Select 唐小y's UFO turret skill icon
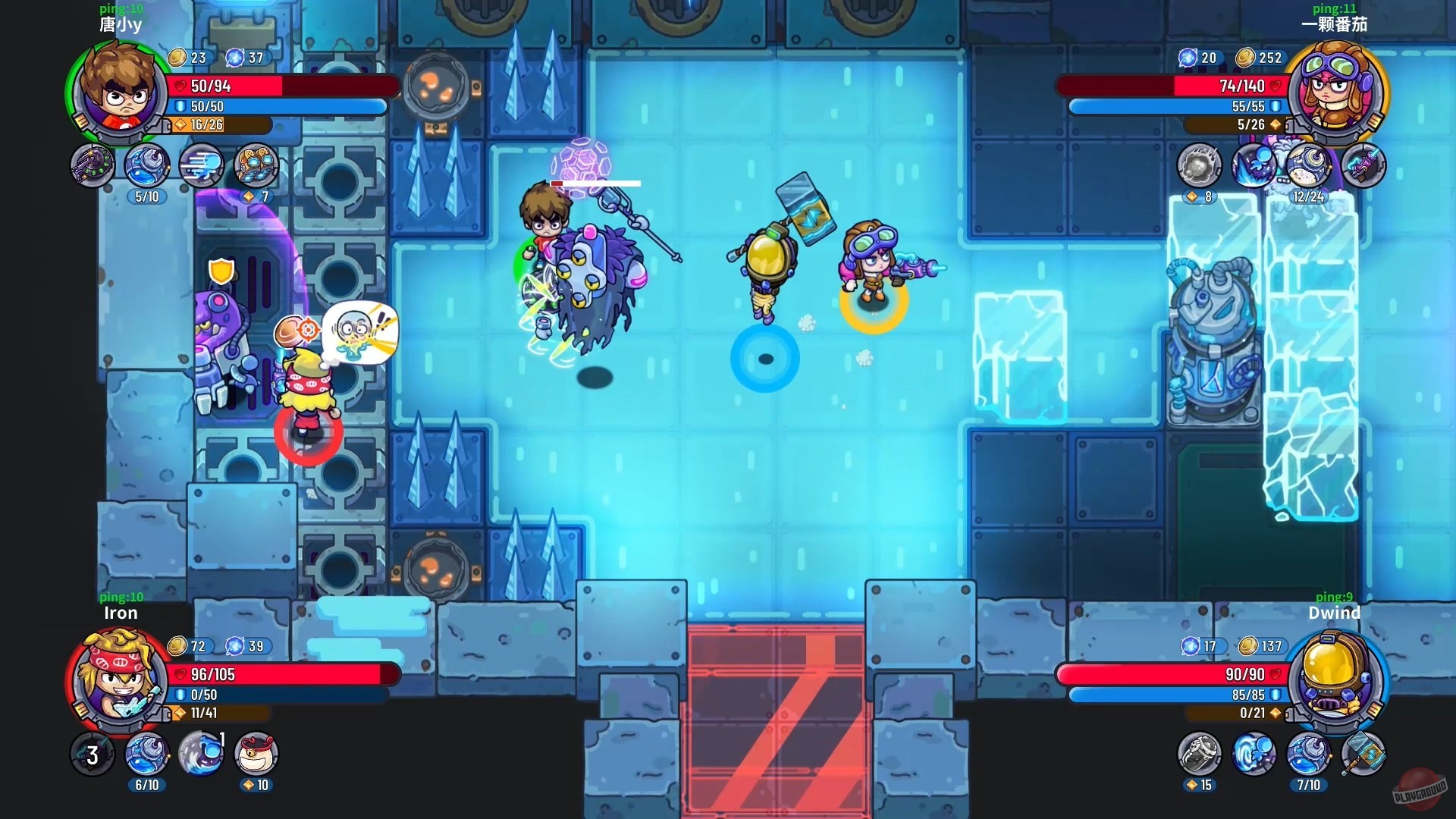The image size is (1456, 819). point(92,165)
